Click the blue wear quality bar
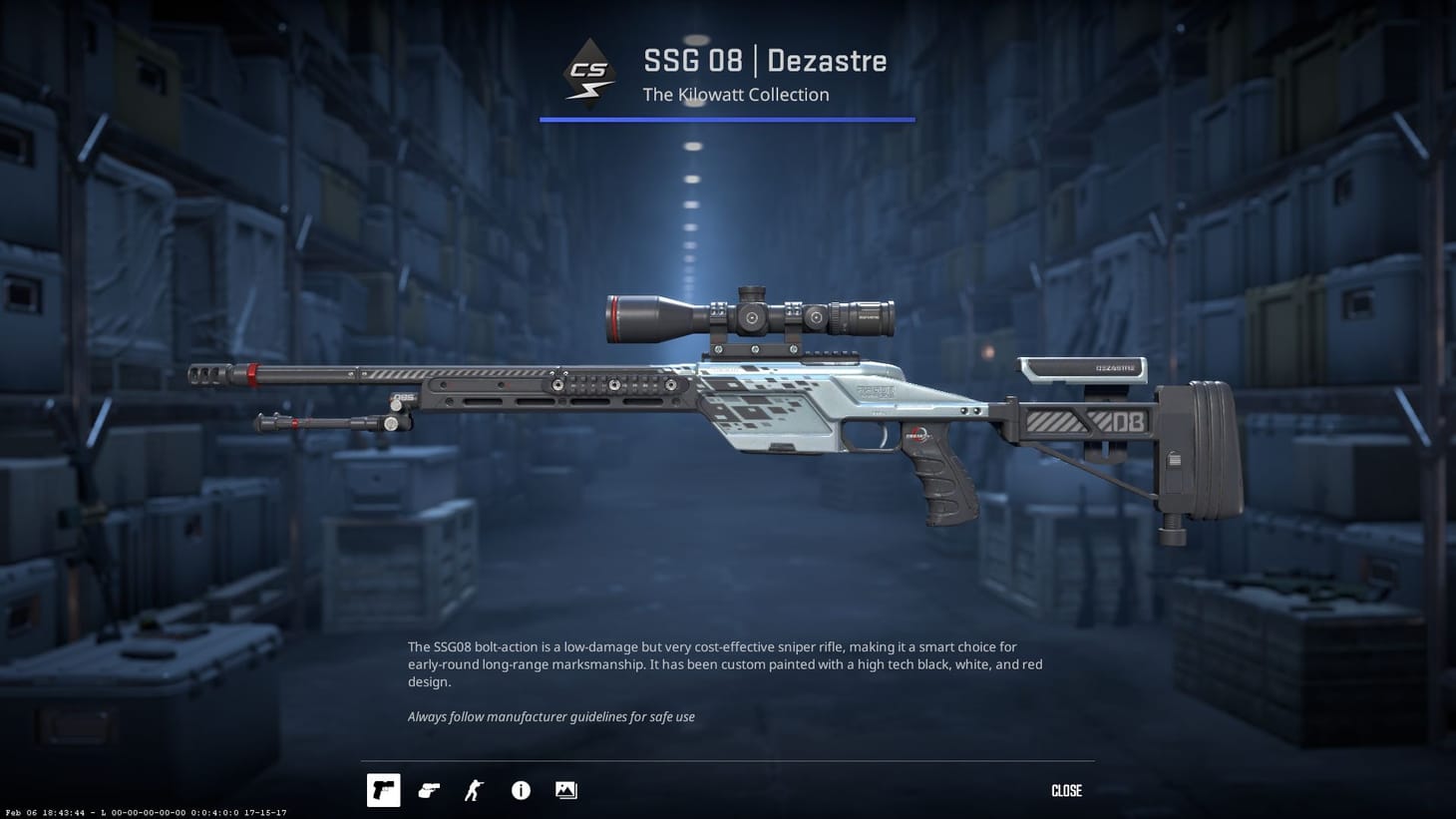The width and height of the screenshot is (1456, 819). pos(727,120)
